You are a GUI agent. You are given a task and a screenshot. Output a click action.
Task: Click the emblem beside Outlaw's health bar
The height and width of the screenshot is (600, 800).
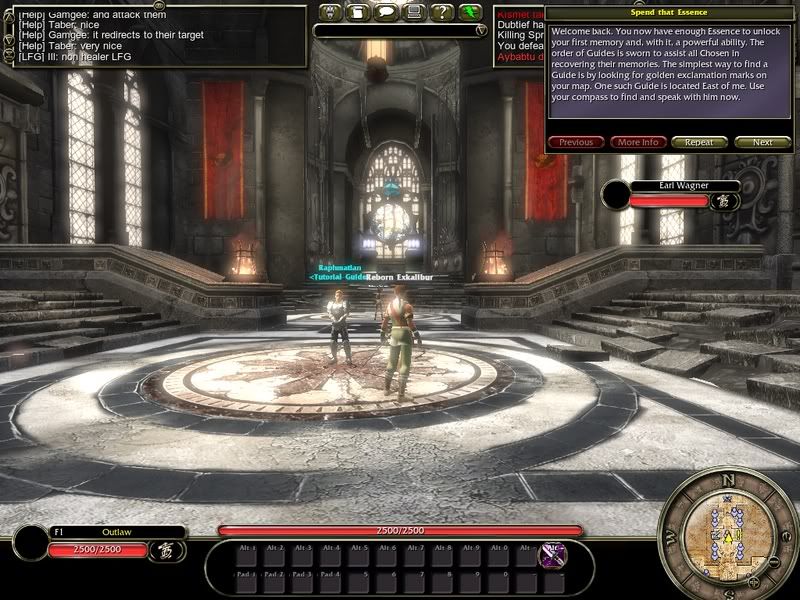(x=162, y=549)
